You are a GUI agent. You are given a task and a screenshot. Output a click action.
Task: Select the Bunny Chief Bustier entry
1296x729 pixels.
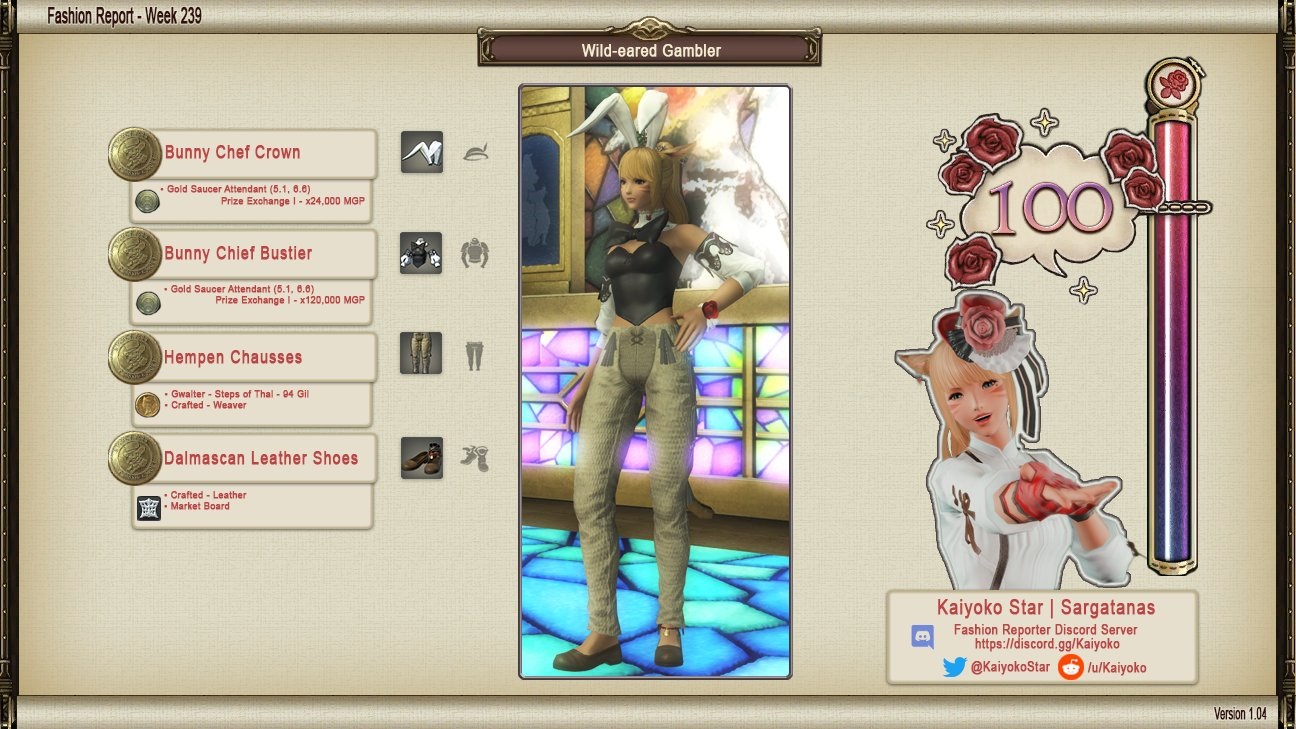tap(238, 254)
